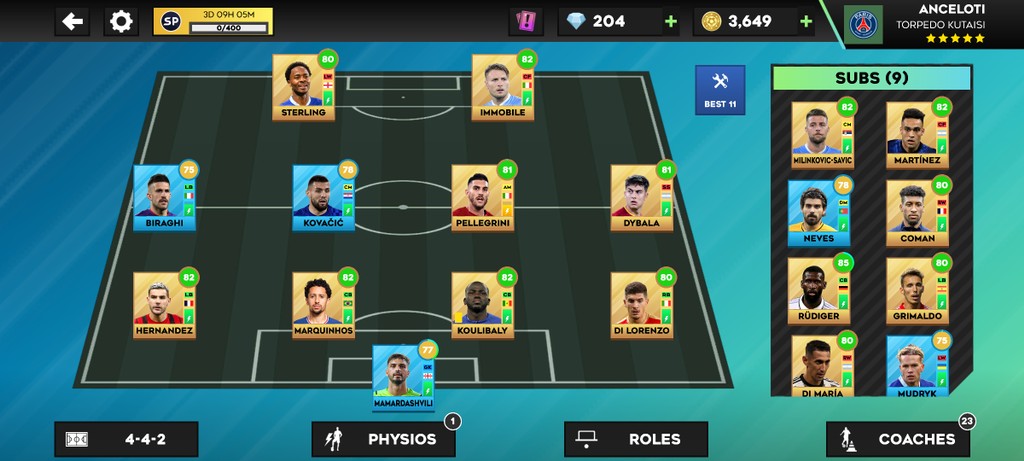
Task: Open the Coaches menu
Action: [x=897, y=439]
